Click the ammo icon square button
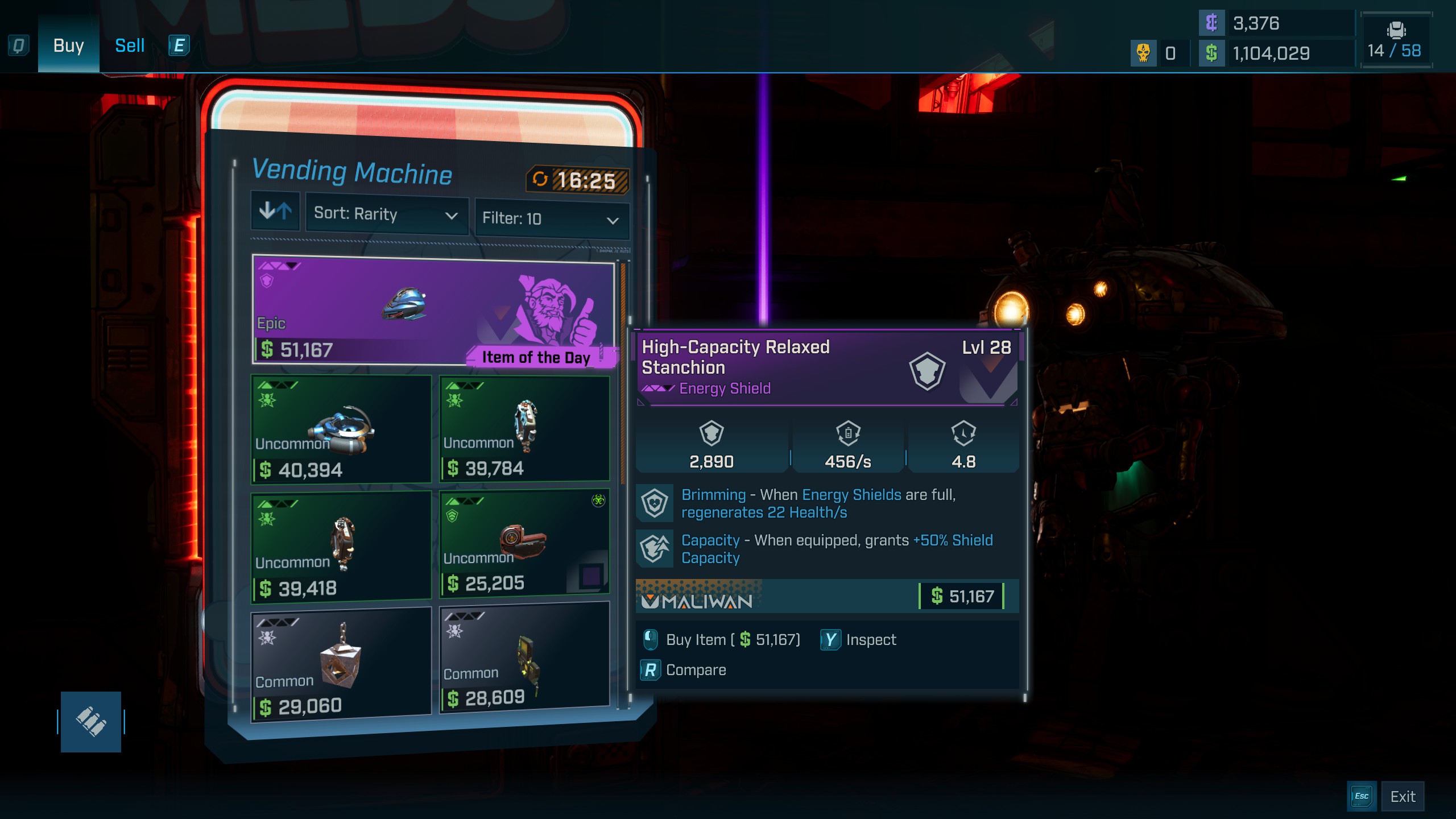 pos(91,722)
